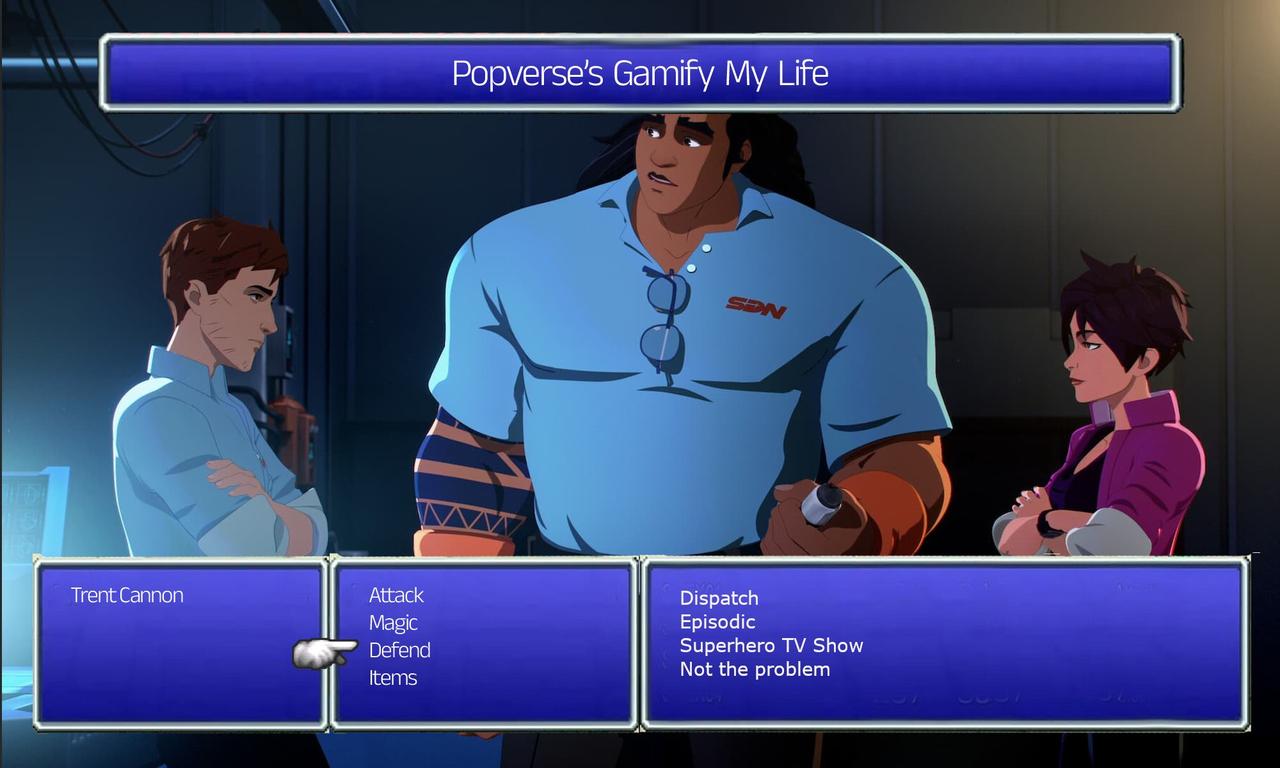Click the Popverse's Gamify My Life title banner
The width and height of the screenshot is (1280, 768).
tap(640, 73)
